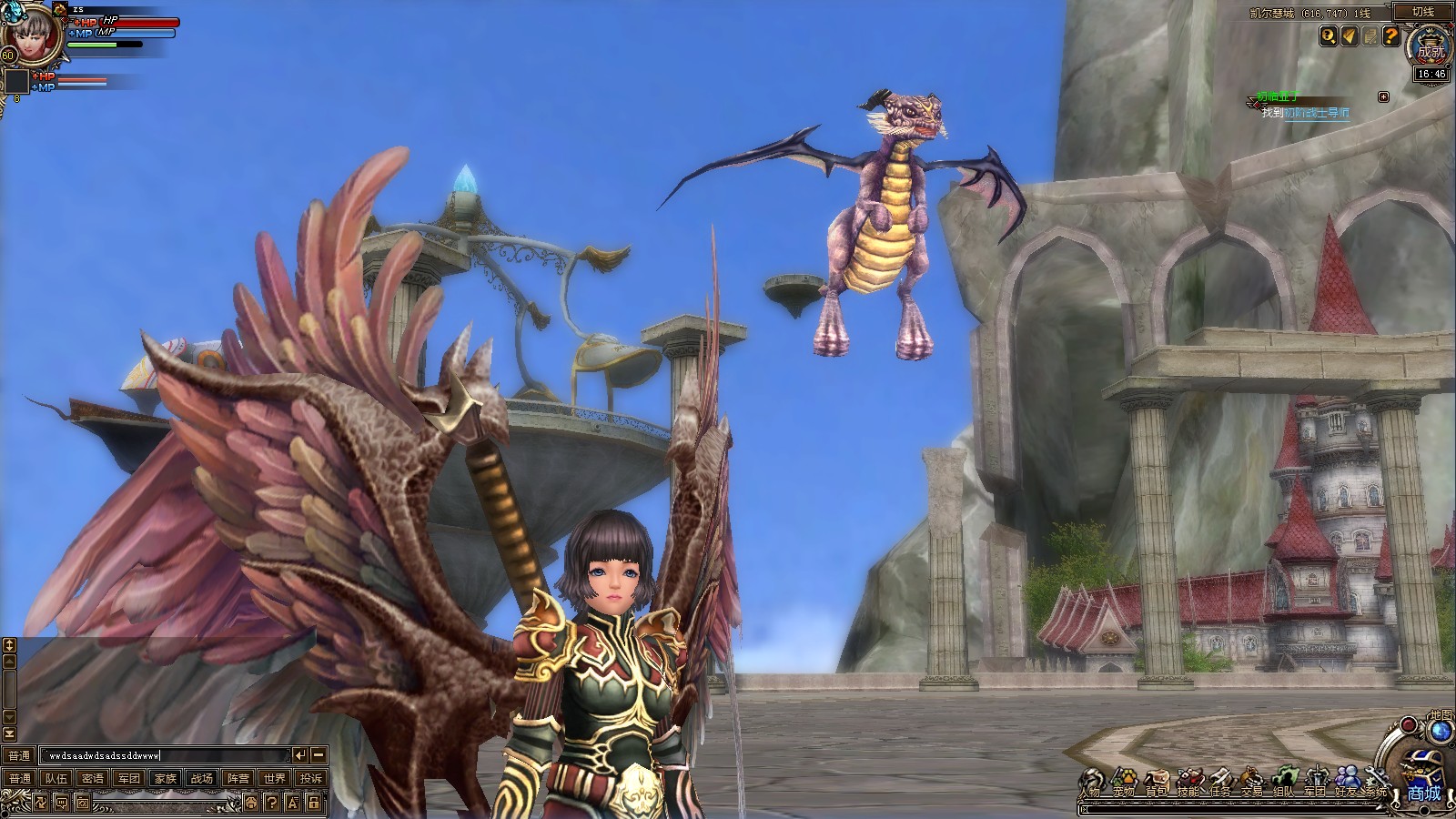This screenshot has width=1456, height=819.
Task: Click the chat text input field
Action: [164, 755]
